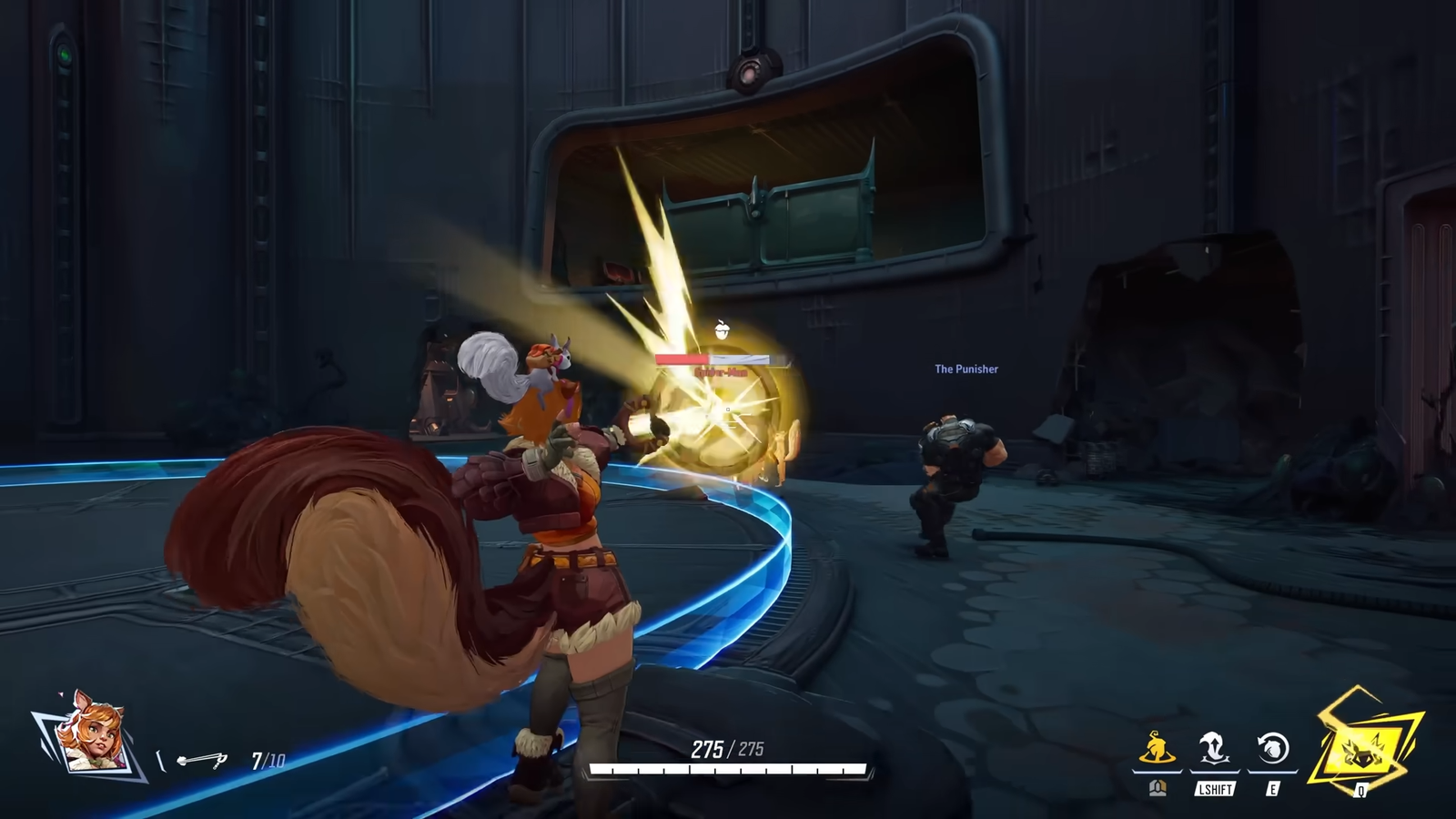Select the E acorn-recall ability icon
This screenshot has width=1456, height=819.
pyautogui.click(x=1273, y=749)
